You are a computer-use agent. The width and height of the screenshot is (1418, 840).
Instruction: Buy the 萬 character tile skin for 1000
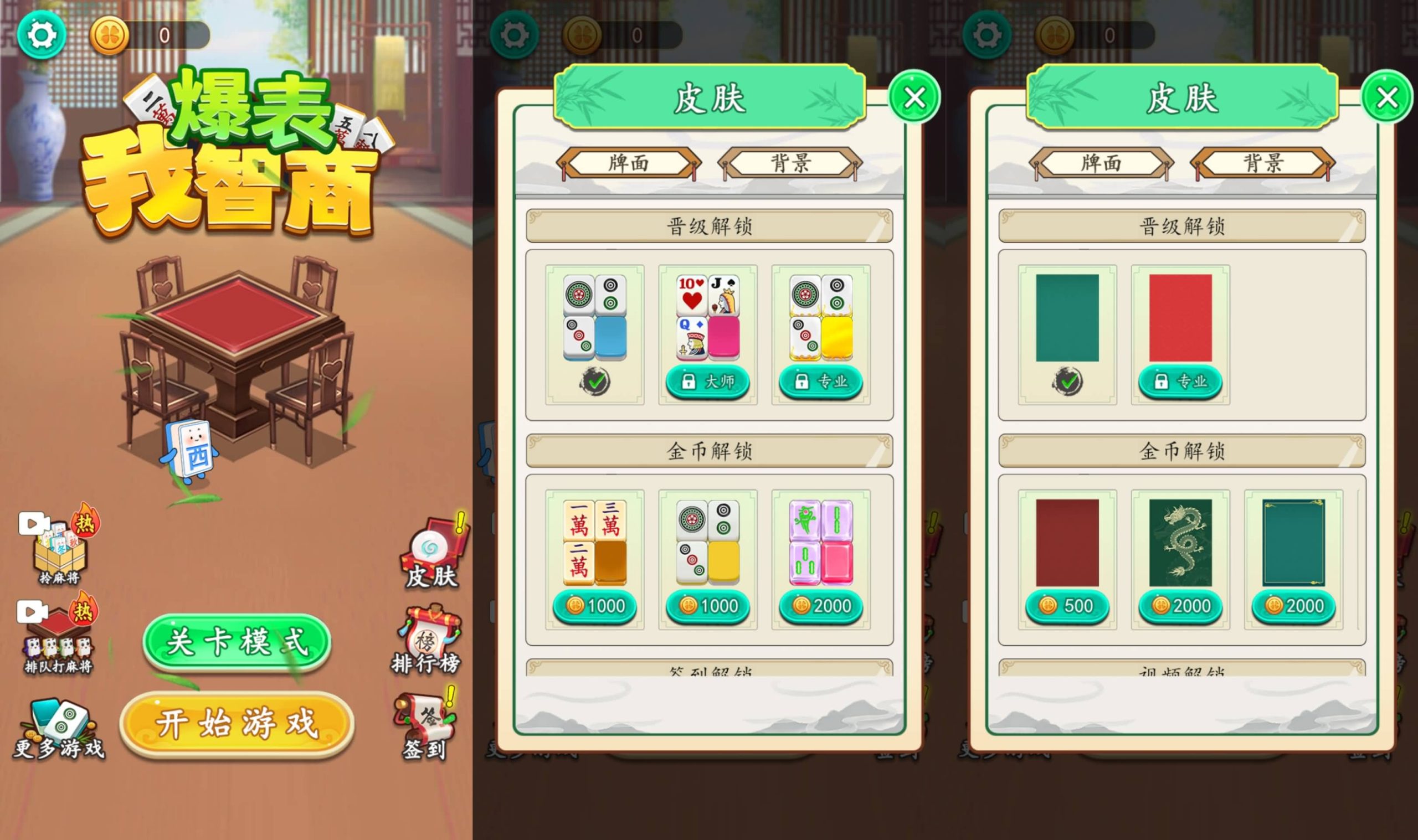pos(594,606)
